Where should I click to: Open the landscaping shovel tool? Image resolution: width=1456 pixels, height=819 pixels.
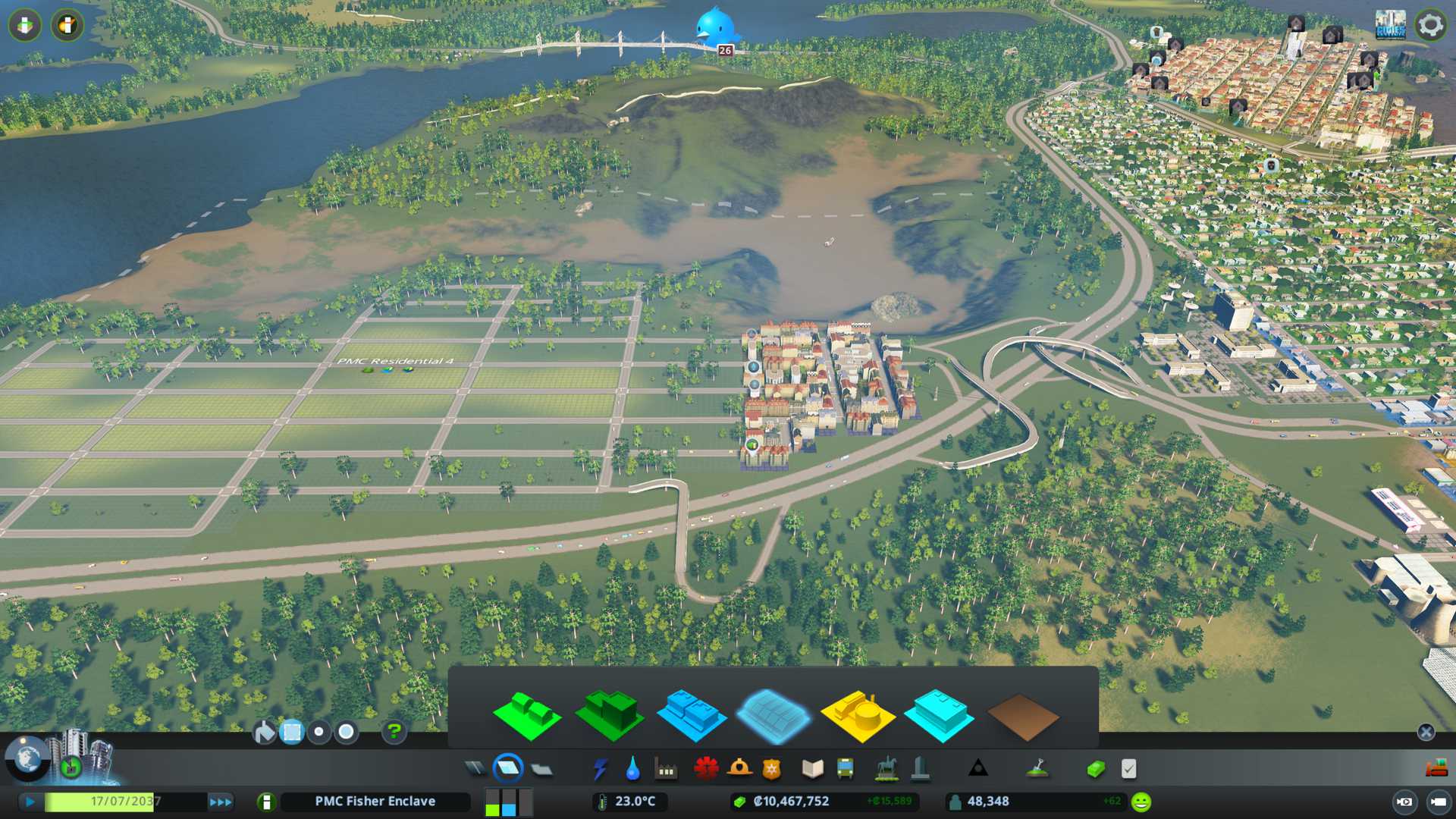(x=1037, y=769)
